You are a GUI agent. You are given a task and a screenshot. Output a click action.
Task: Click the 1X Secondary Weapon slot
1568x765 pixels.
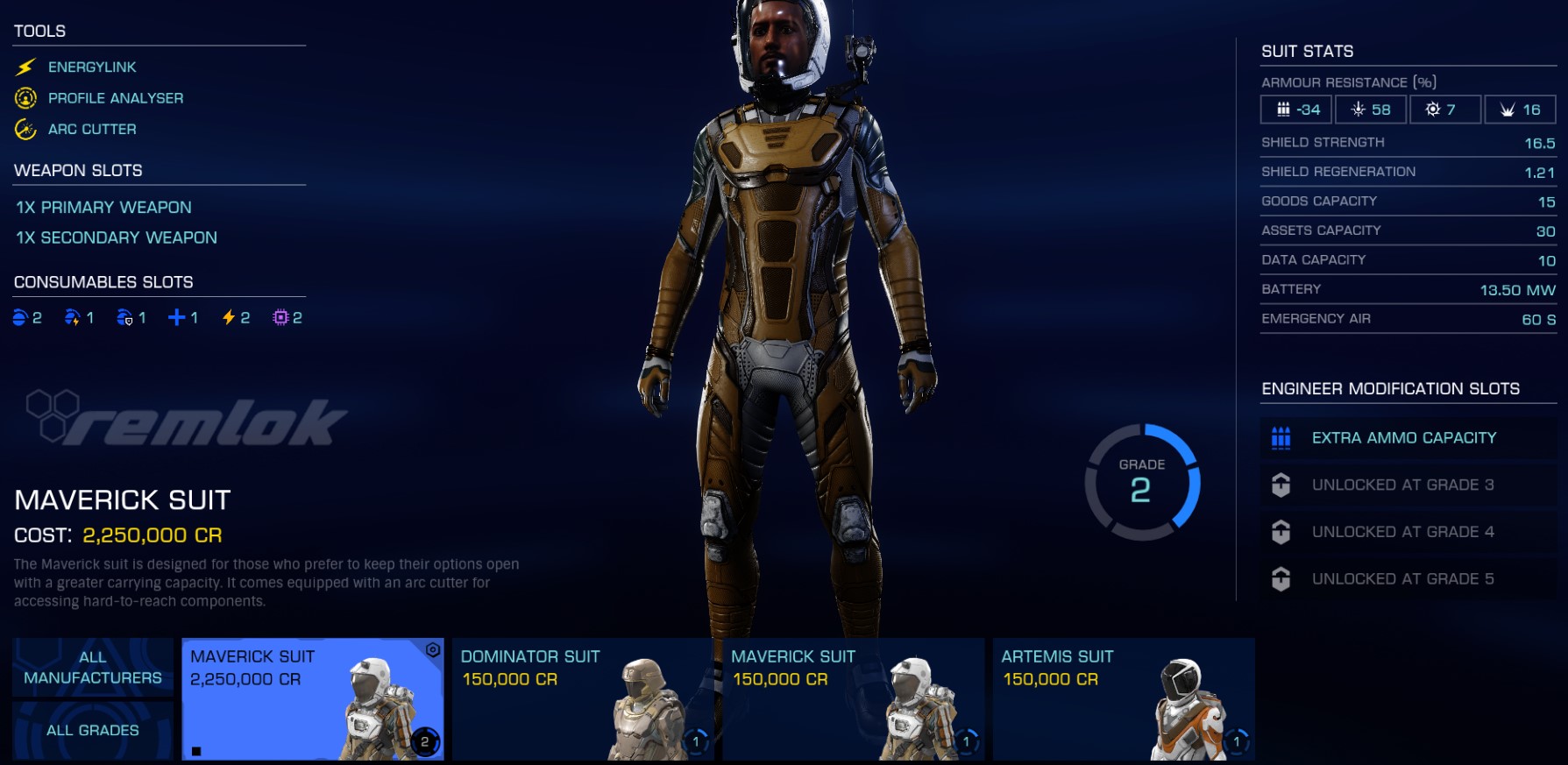coord(116,237)
